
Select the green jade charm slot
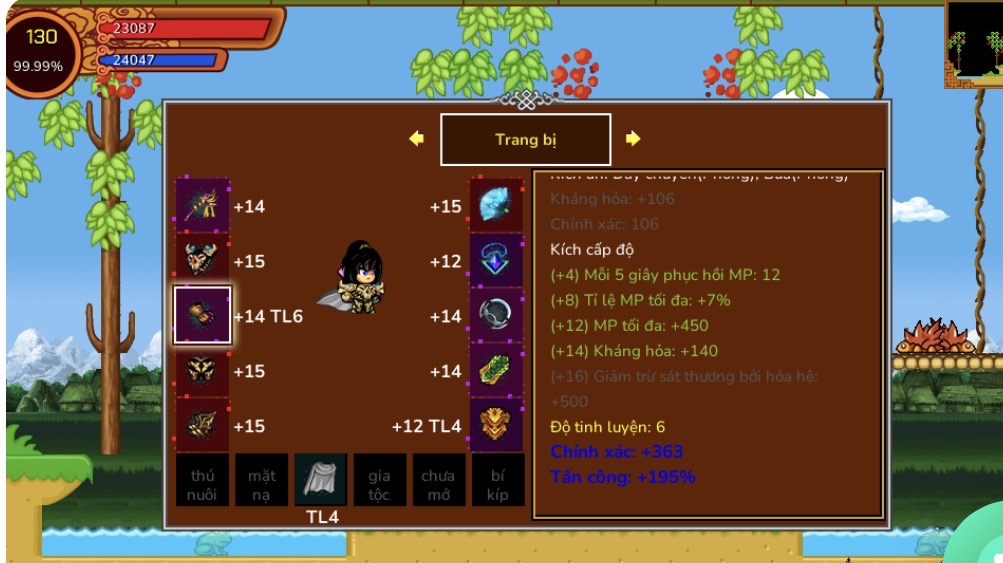(x=497, y=371)
